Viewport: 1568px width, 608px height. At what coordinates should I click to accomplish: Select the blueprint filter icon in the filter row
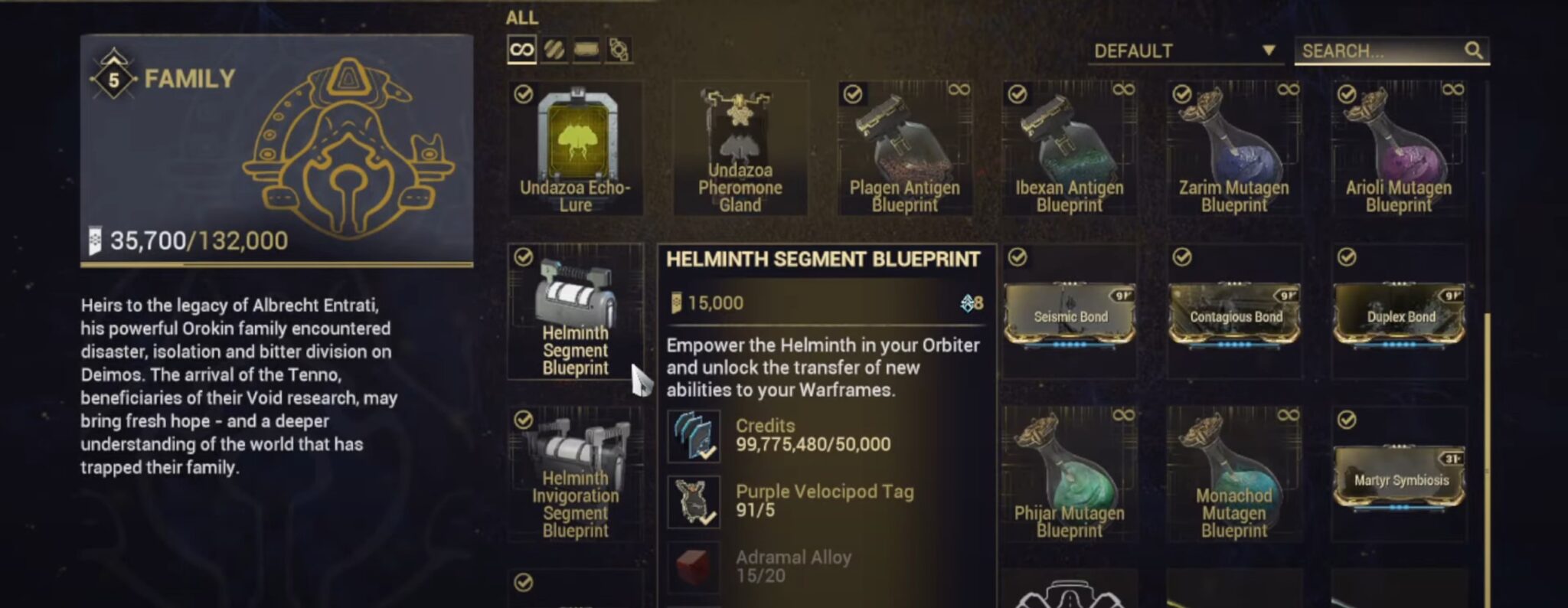[588, 48]
